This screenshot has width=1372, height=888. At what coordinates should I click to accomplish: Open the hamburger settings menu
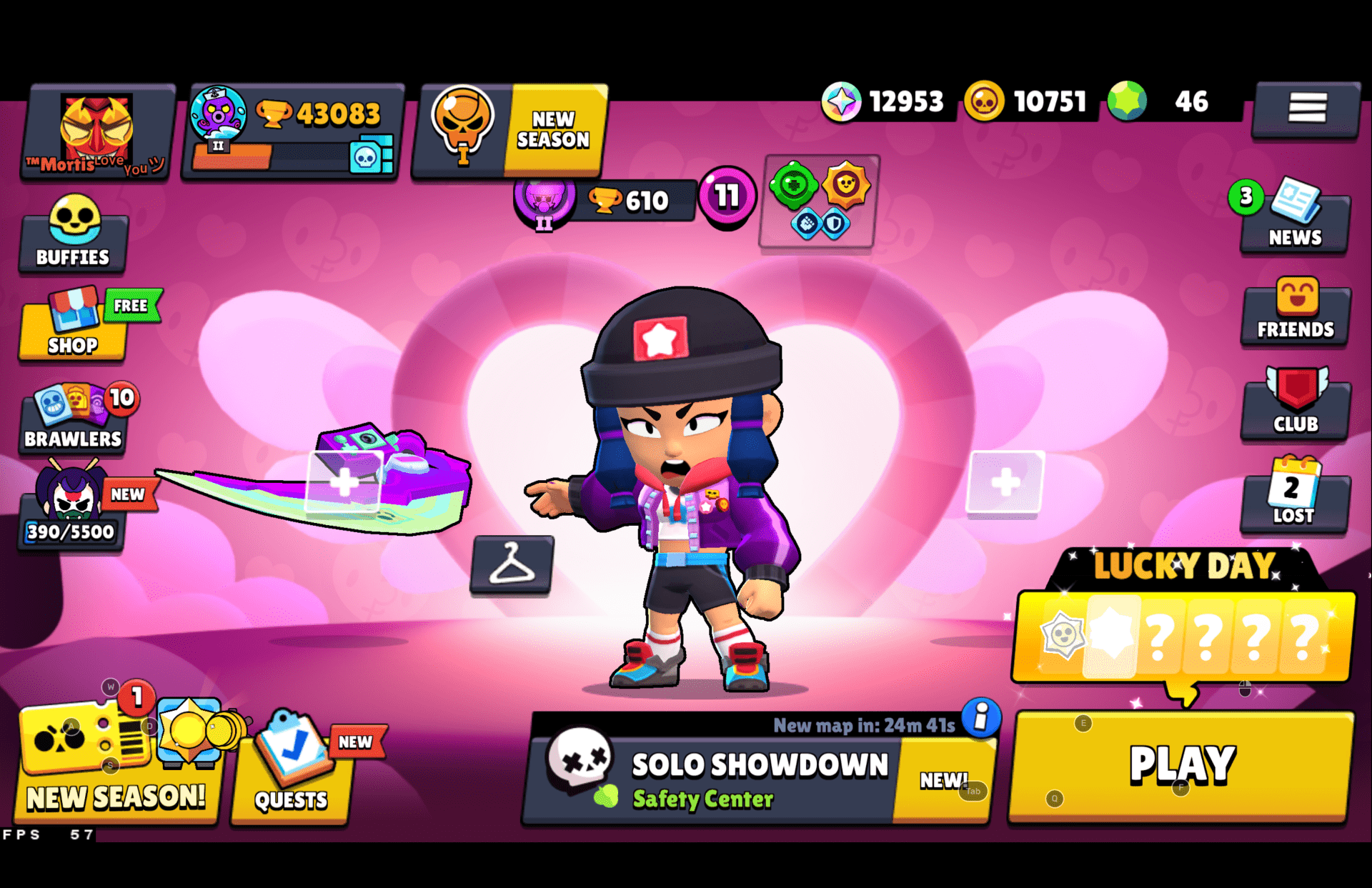1307,109
